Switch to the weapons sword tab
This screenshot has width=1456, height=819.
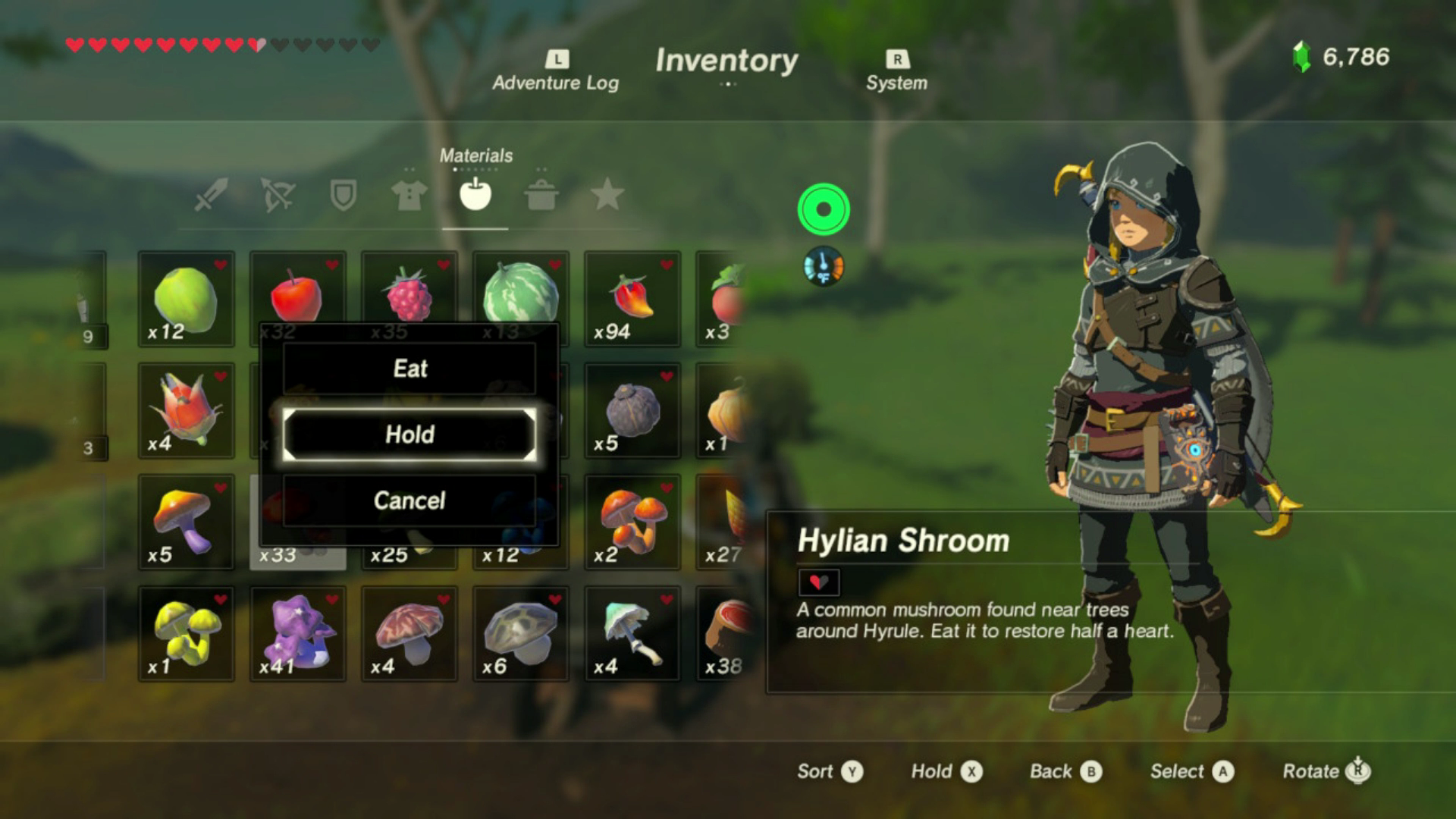pos(210,195)
